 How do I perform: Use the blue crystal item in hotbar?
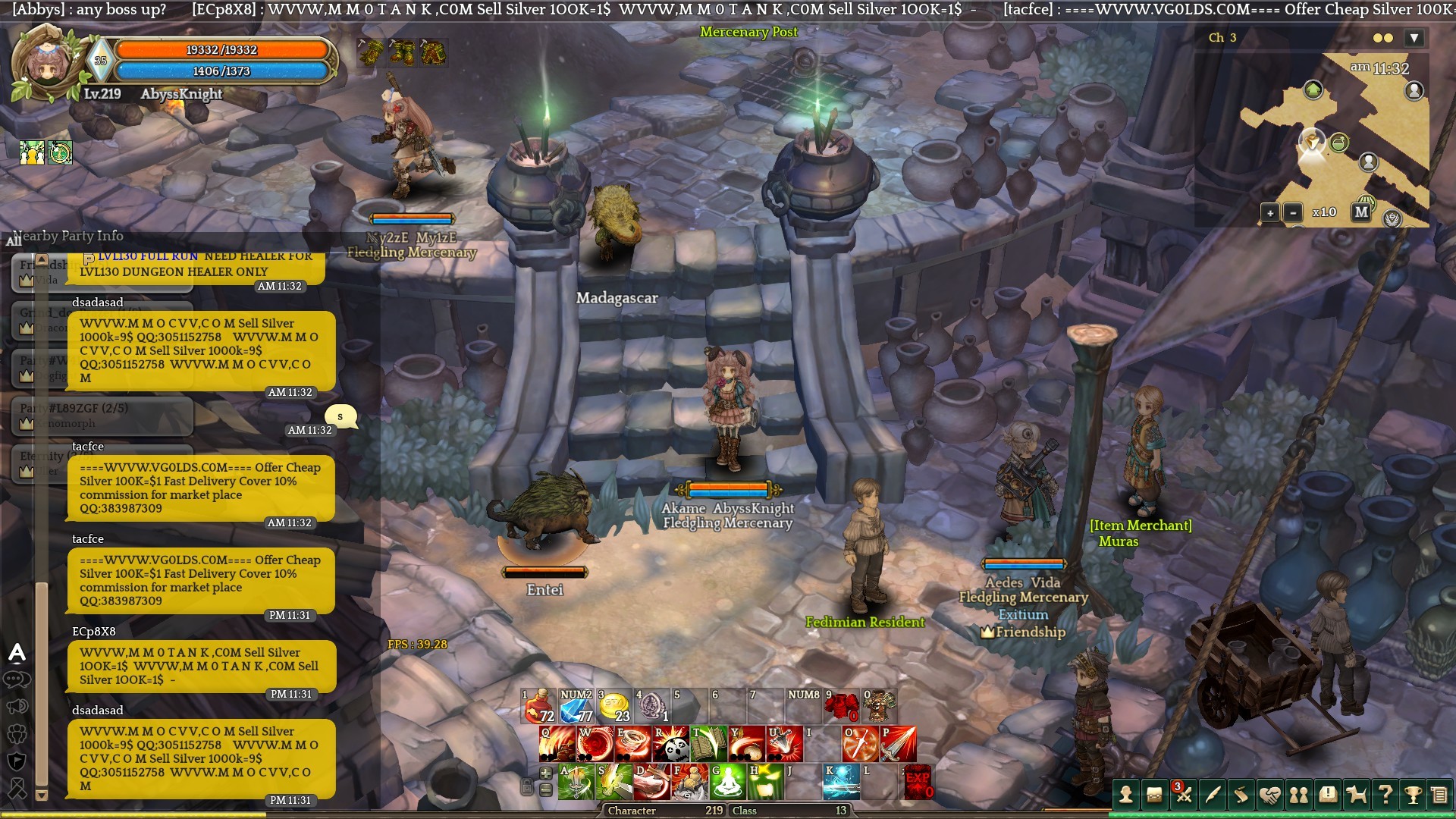(576, 706)
